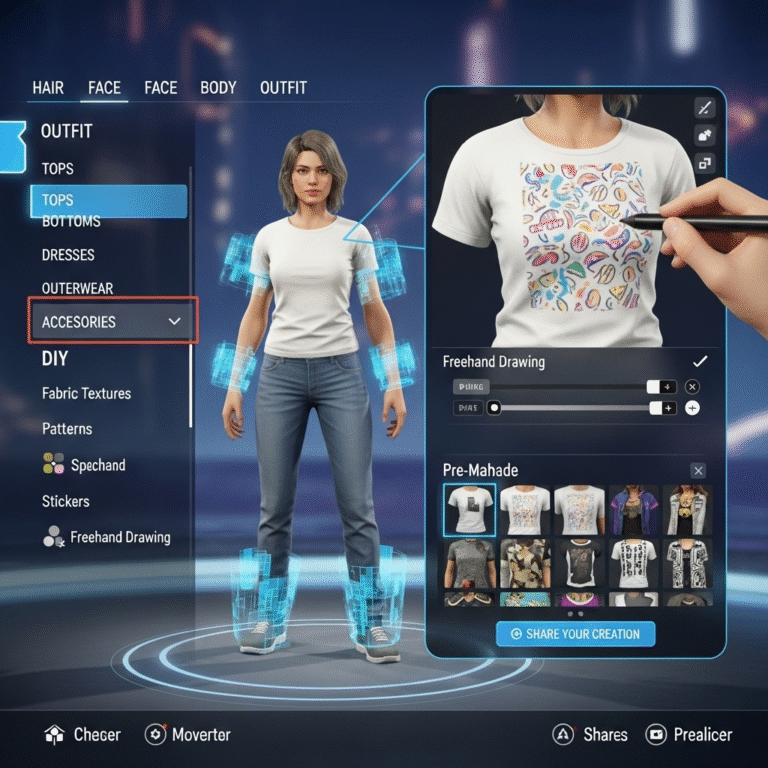This screenshot has height=768, width=768.
Task: Click the round X button beside the slider
Action: click(x=693, y=386)
